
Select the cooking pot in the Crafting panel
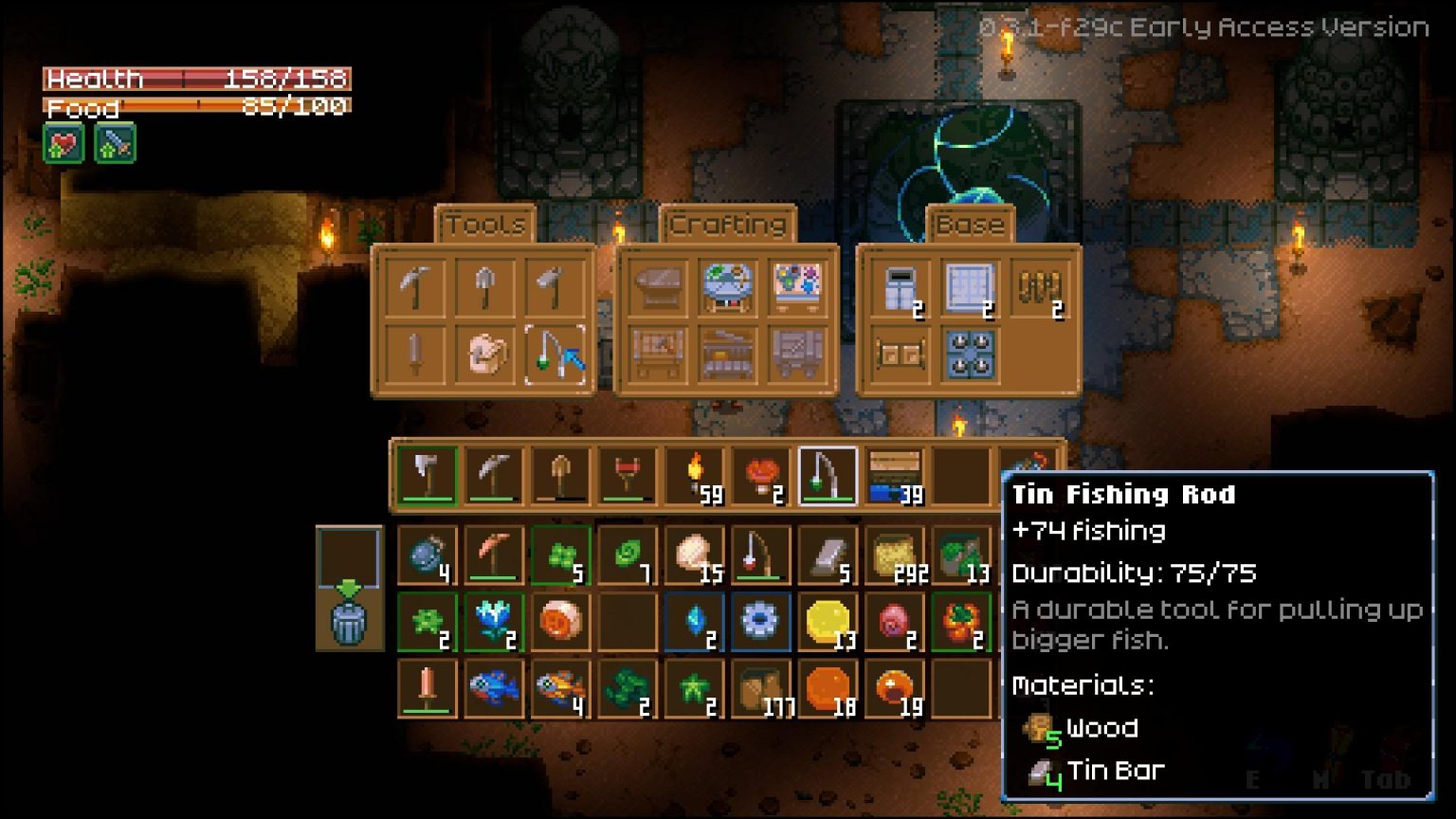point(726,284)
